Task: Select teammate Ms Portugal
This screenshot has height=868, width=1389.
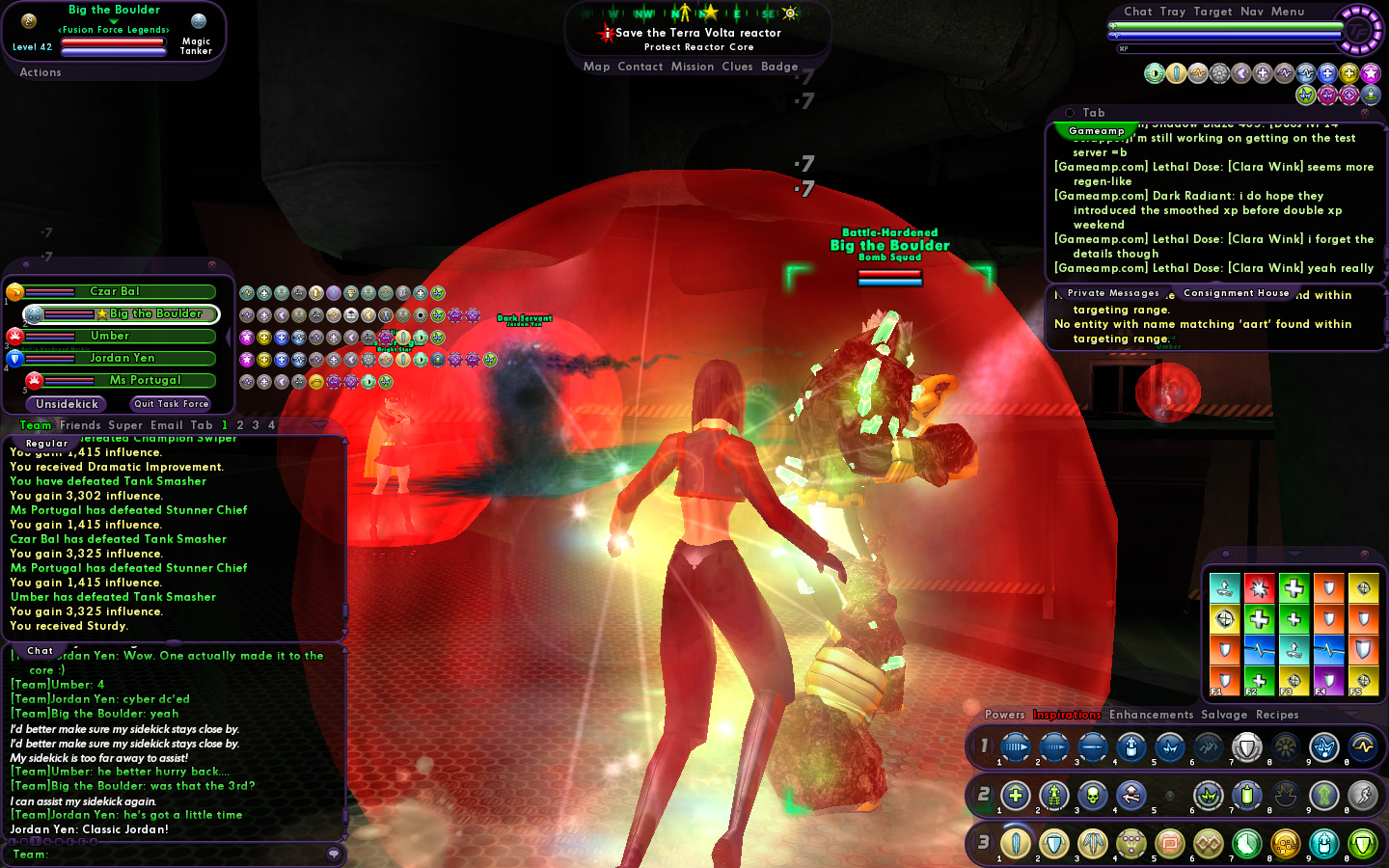Action: [x=145, y=380]
